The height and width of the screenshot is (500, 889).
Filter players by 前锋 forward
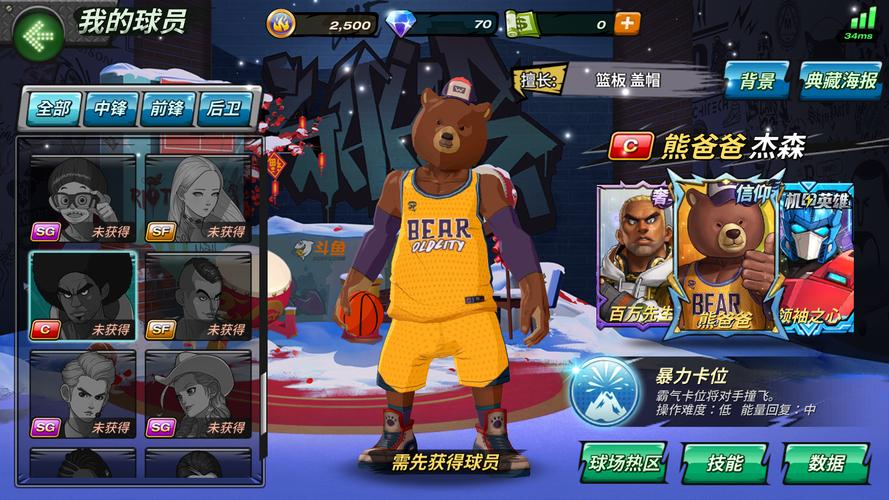pos(167,109)
